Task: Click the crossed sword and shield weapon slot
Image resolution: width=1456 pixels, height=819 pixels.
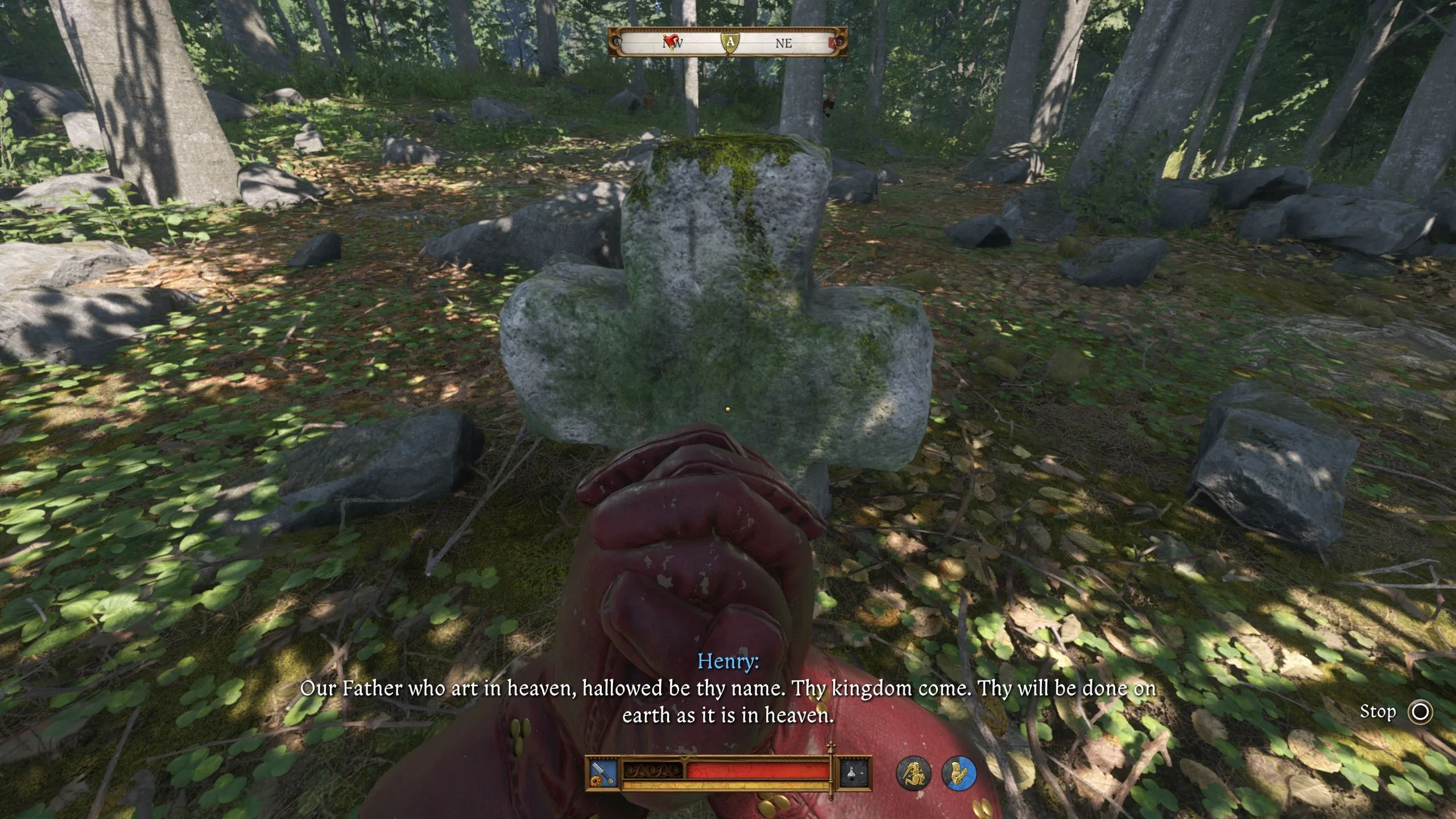Action: pos(604,772)
